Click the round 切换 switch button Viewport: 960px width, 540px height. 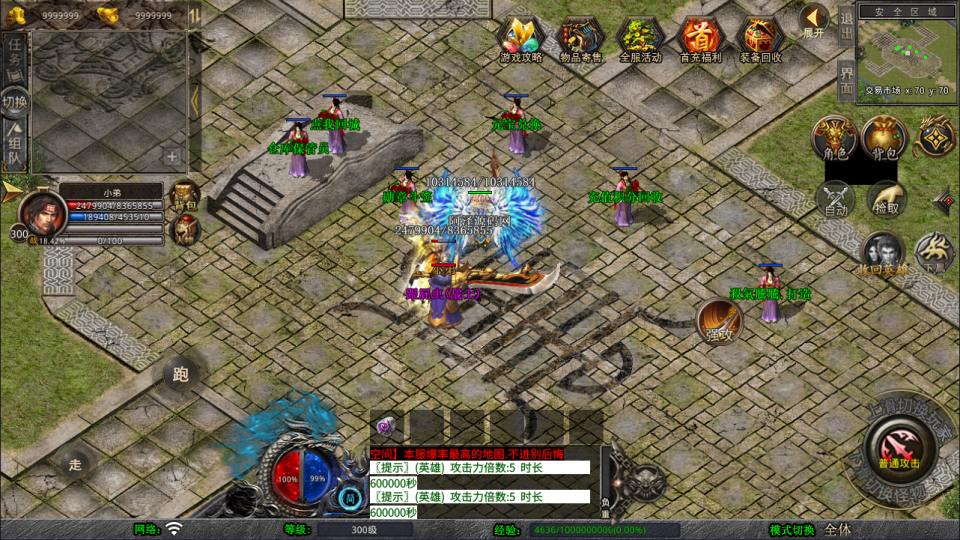pyautogui.click(x=15, y=101)
